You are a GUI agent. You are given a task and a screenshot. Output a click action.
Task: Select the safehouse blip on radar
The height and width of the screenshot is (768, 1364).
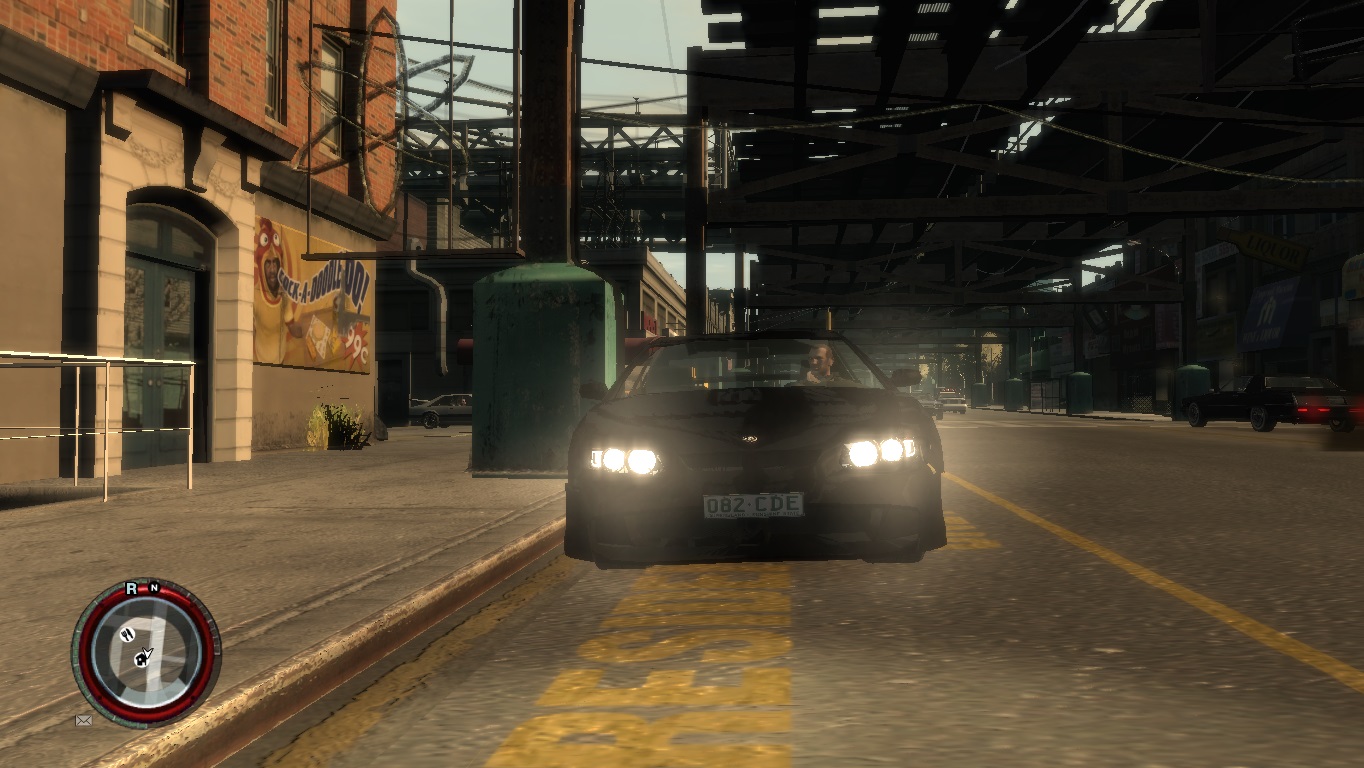(142, 658)
